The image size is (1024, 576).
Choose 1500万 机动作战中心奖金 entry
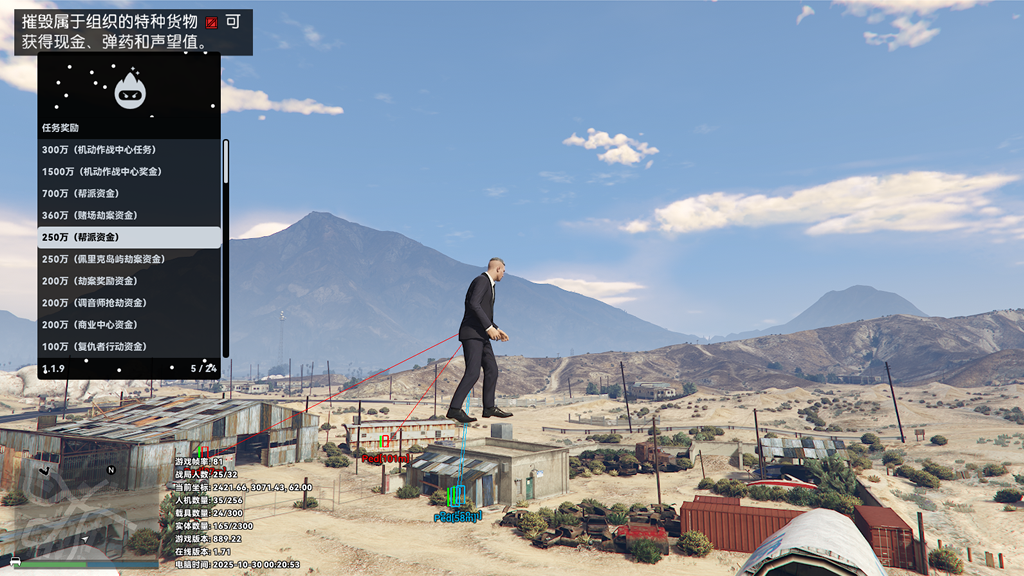point(128,172)
